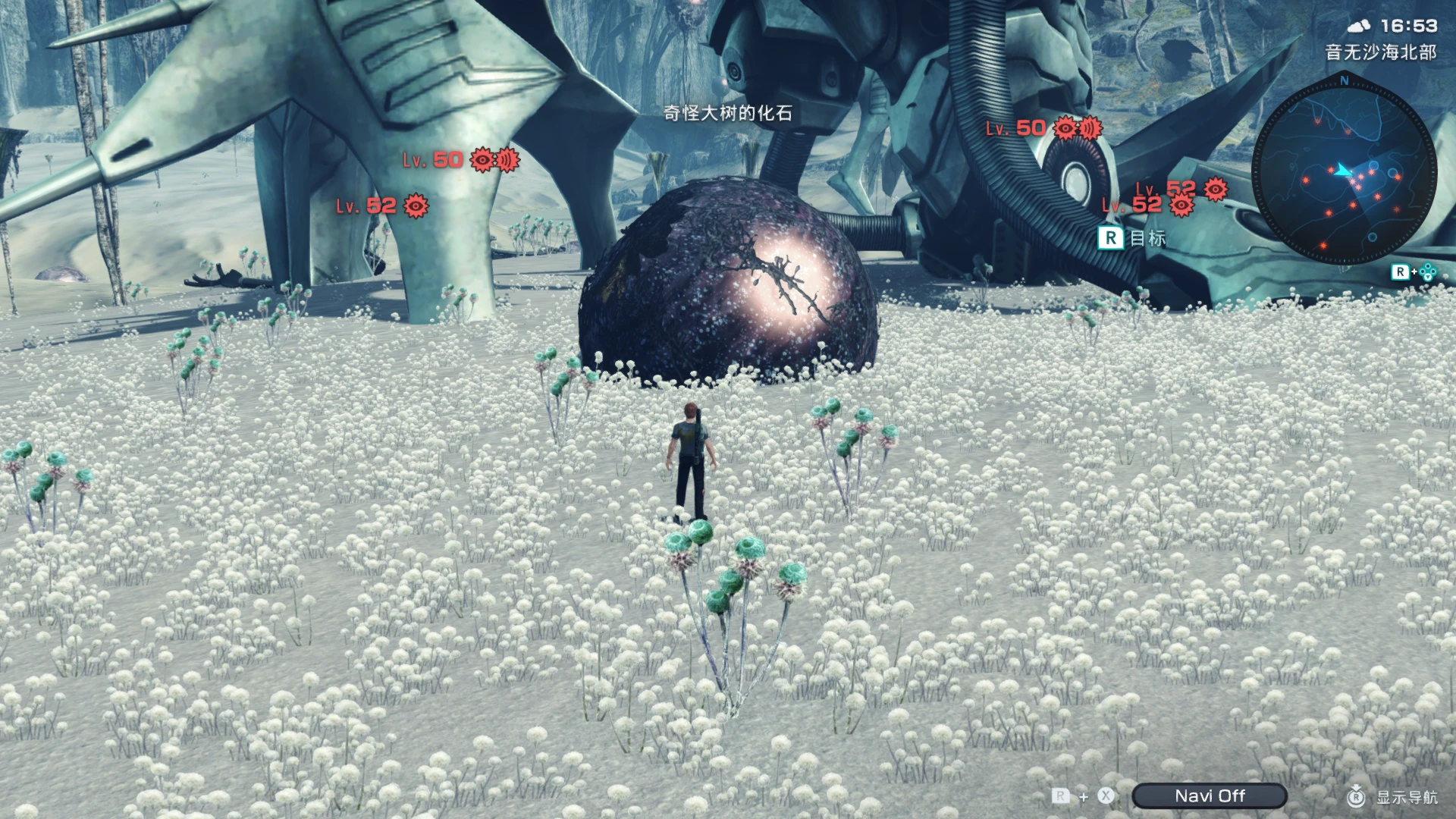This screenshot has height=819, width=1456.
Task: Click the sound aggro icon beside the left Lv. 50
Action: tap(507, 160)
